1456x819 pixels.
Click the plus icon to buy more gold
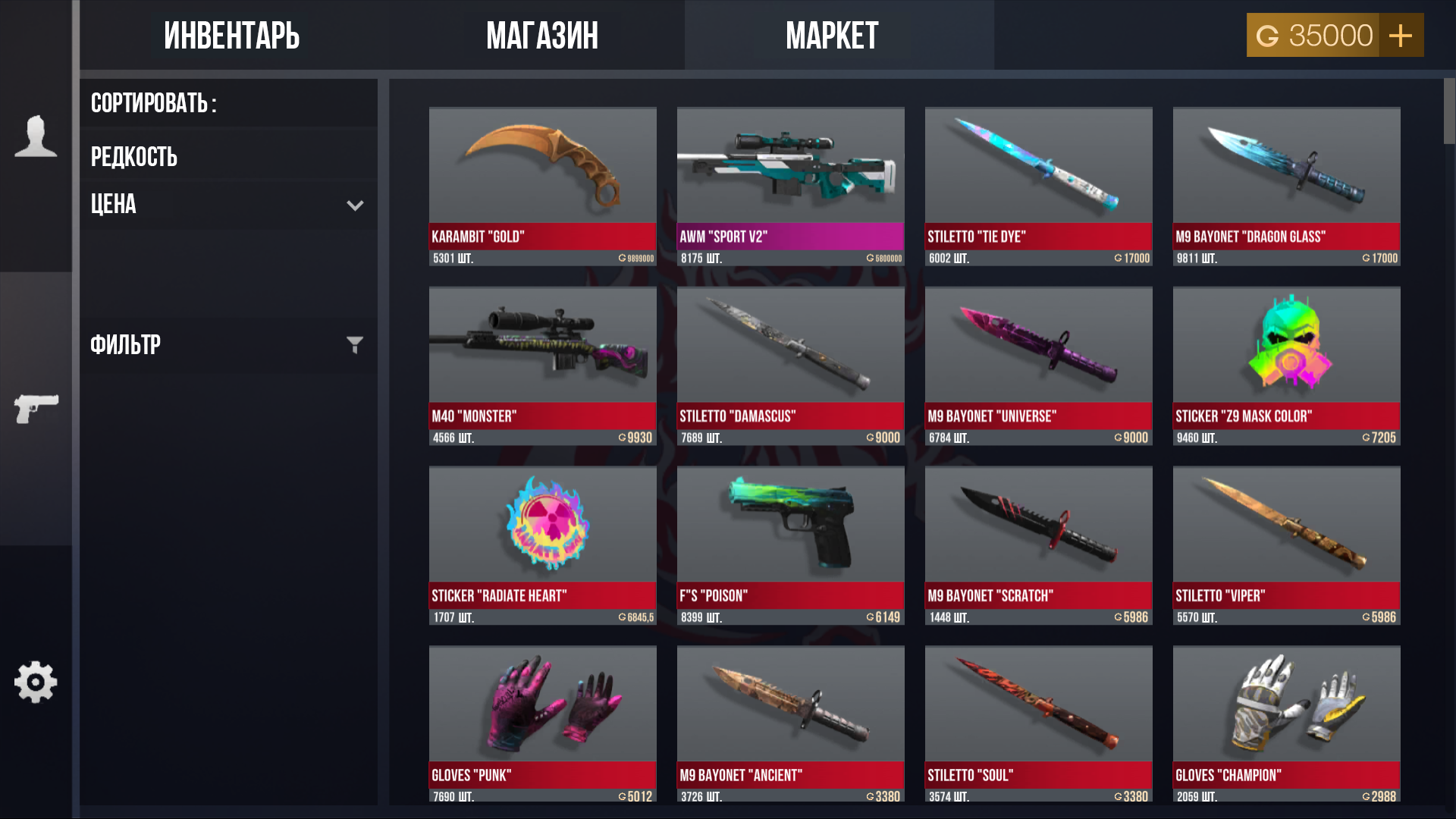click(1400, 34)
